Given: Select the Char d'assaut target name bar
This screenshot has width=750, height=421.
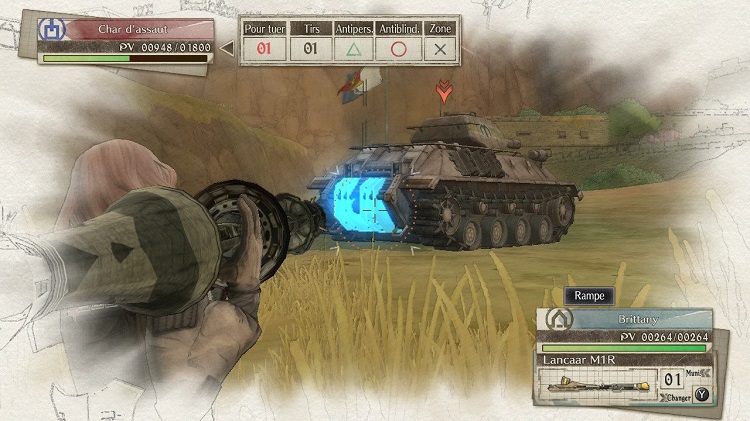Looking at the screenshot, I should point(138,29).
